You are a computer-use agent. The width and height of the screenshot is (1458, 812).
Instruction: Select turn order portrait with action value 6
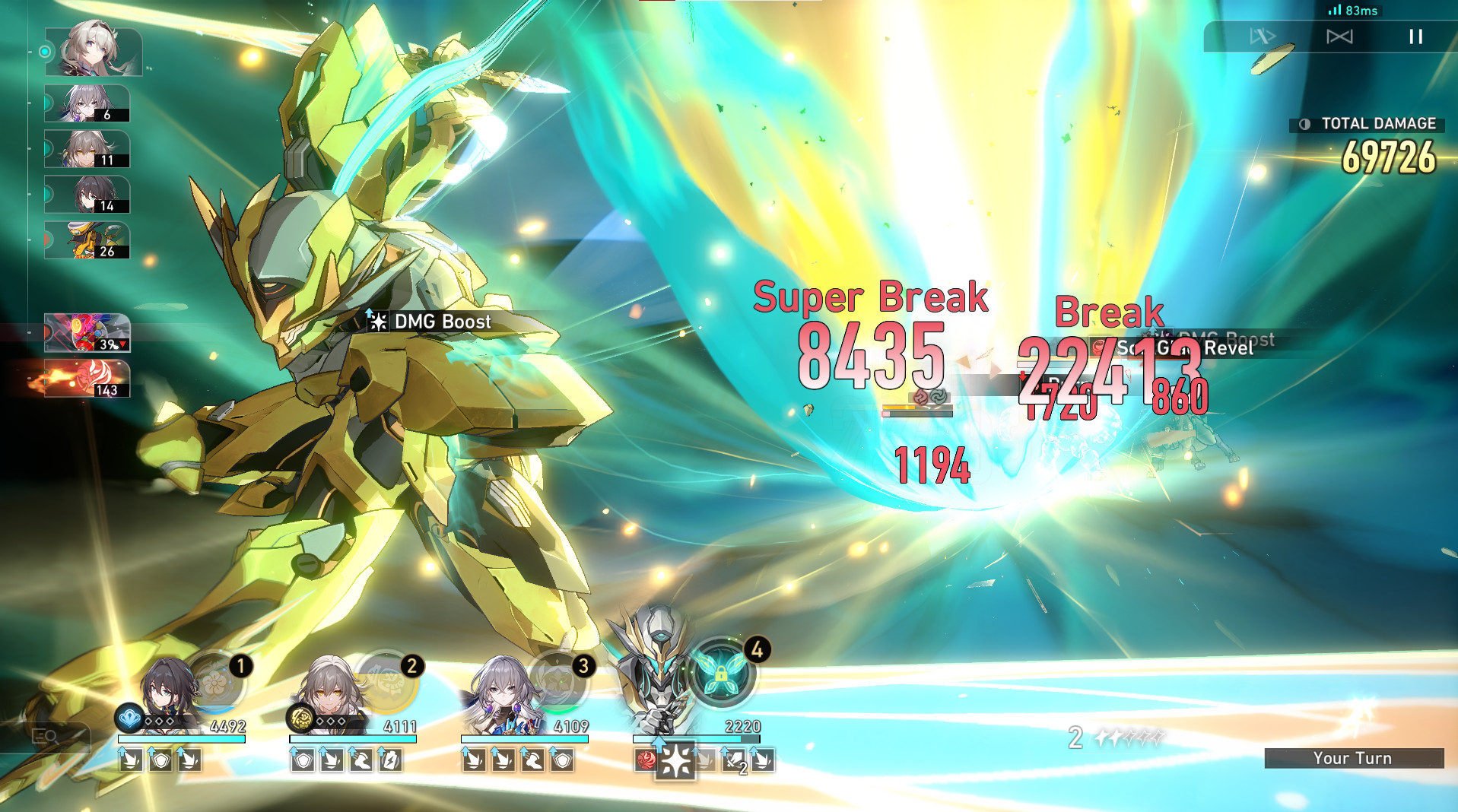tap(87, 103)
